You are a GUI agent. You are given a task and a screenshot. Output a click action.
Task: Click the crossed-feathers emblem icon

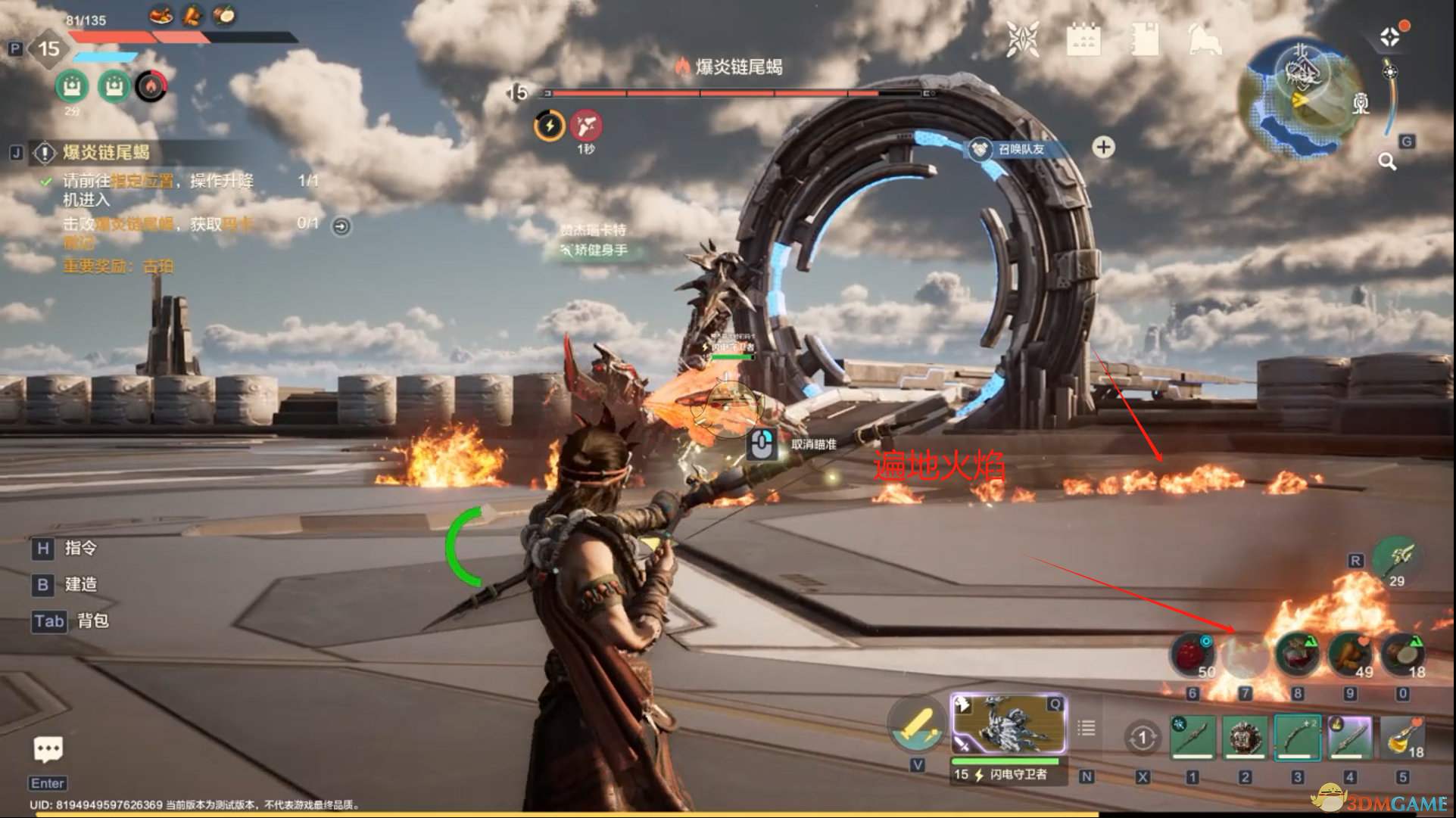point(1022,39)
